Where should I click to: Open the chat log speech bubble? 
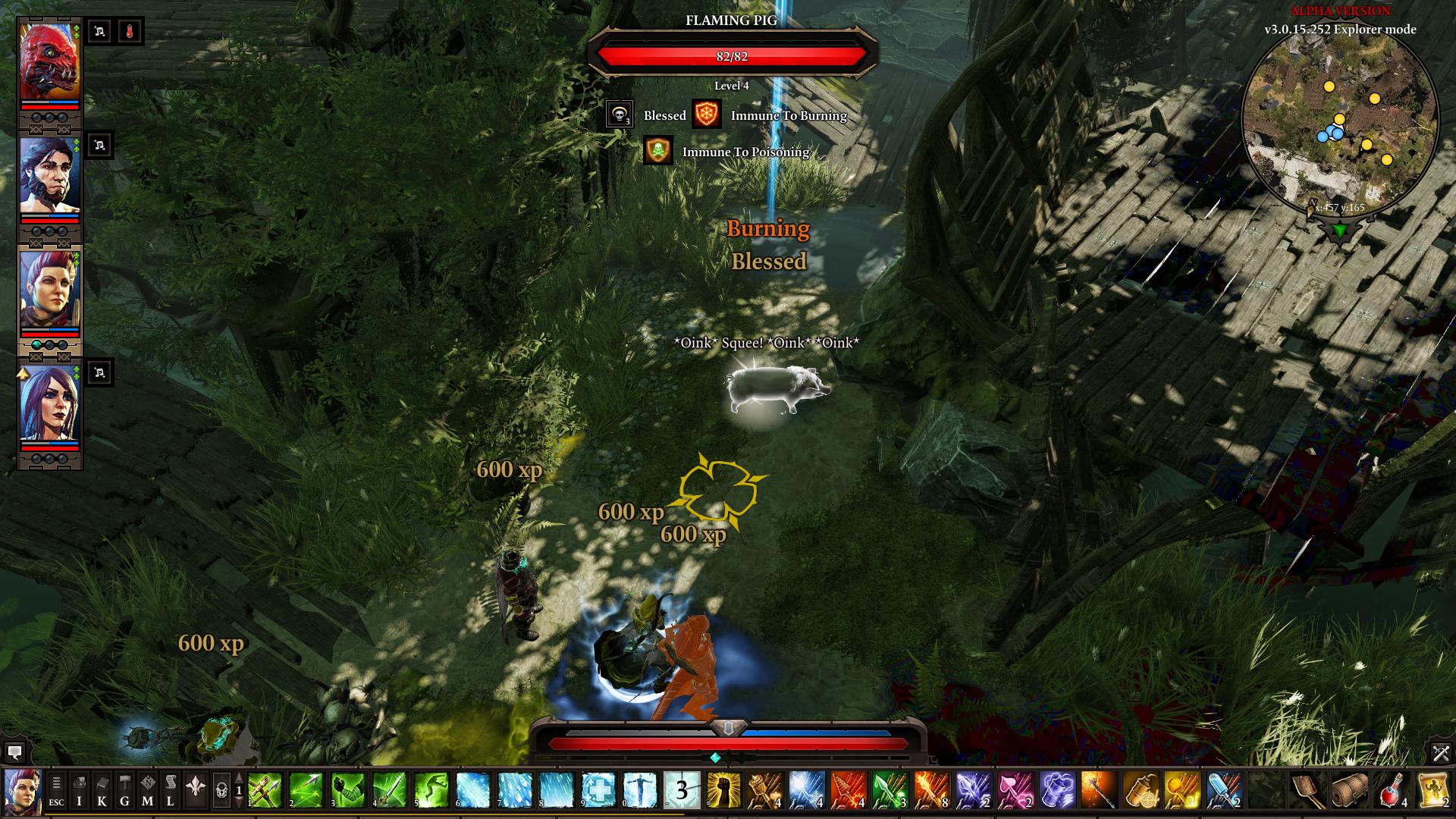pos(14,752)
